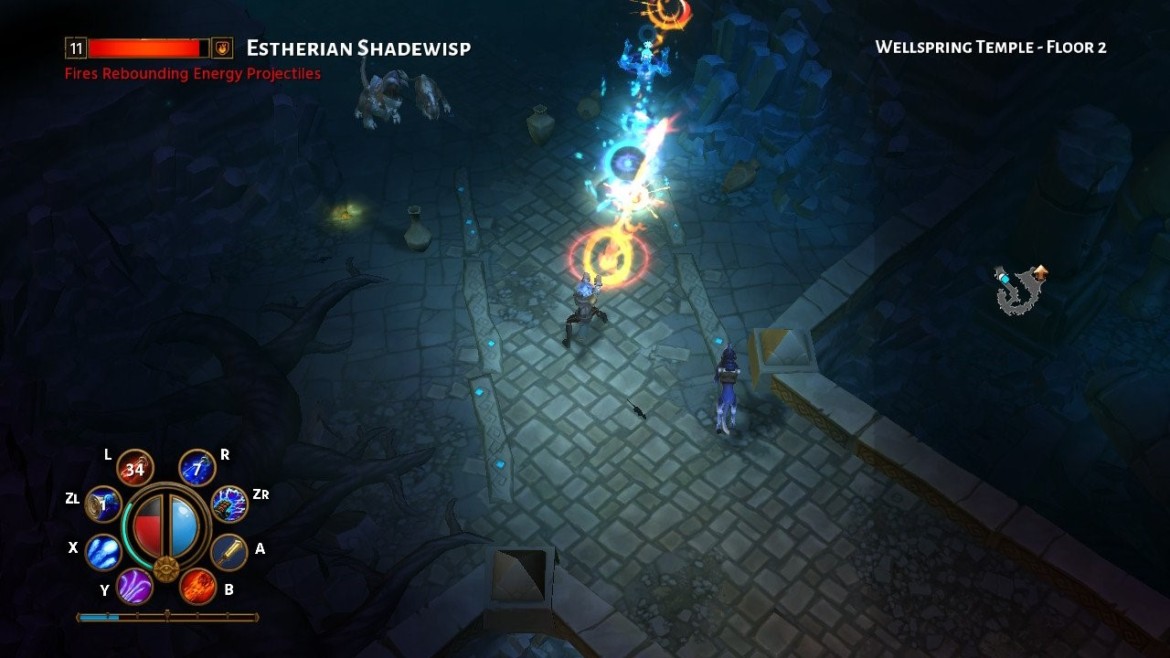Use the red potion slot showing 34
1170x658 pixels.
(x=134, y=468)
